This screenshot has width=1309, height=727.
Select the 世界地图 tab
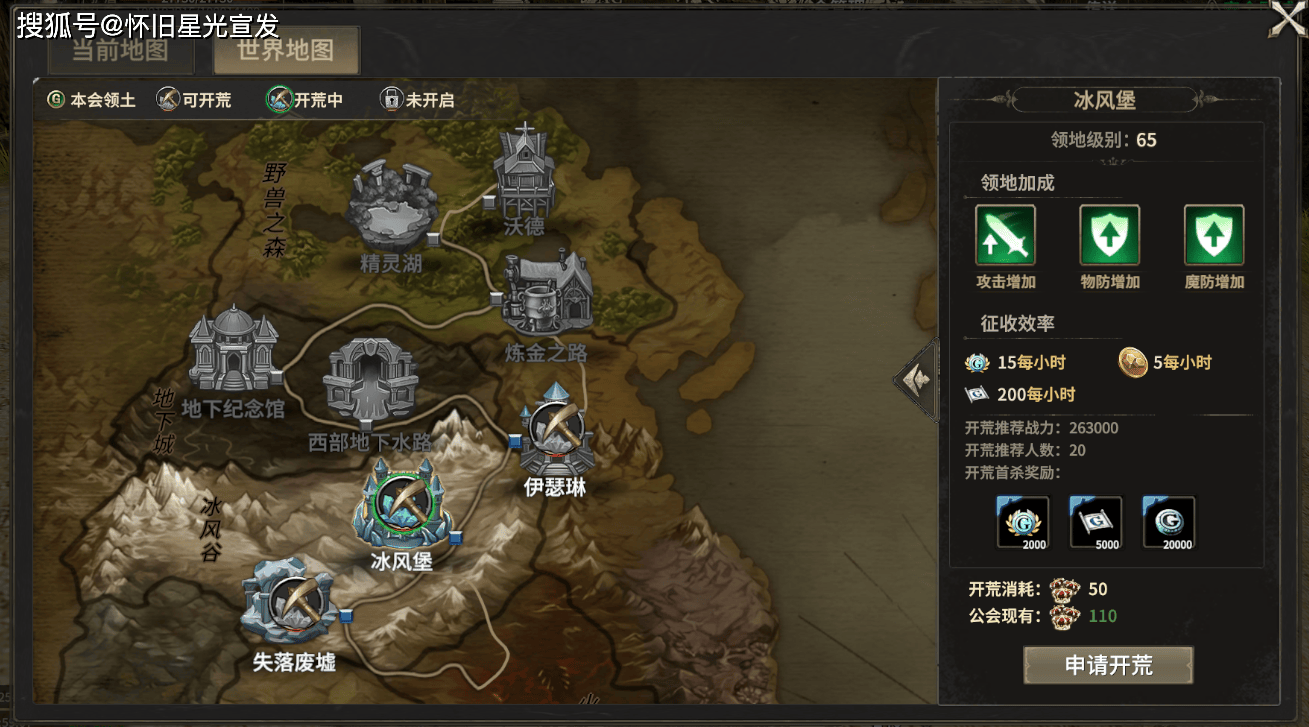point(286,51)
